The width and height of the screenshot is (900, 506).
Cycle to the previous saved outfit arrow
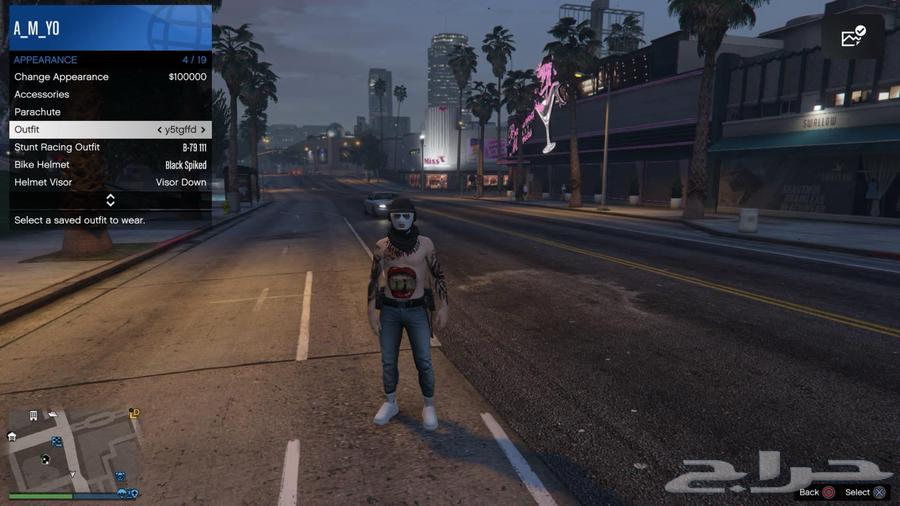coord(160,130)
